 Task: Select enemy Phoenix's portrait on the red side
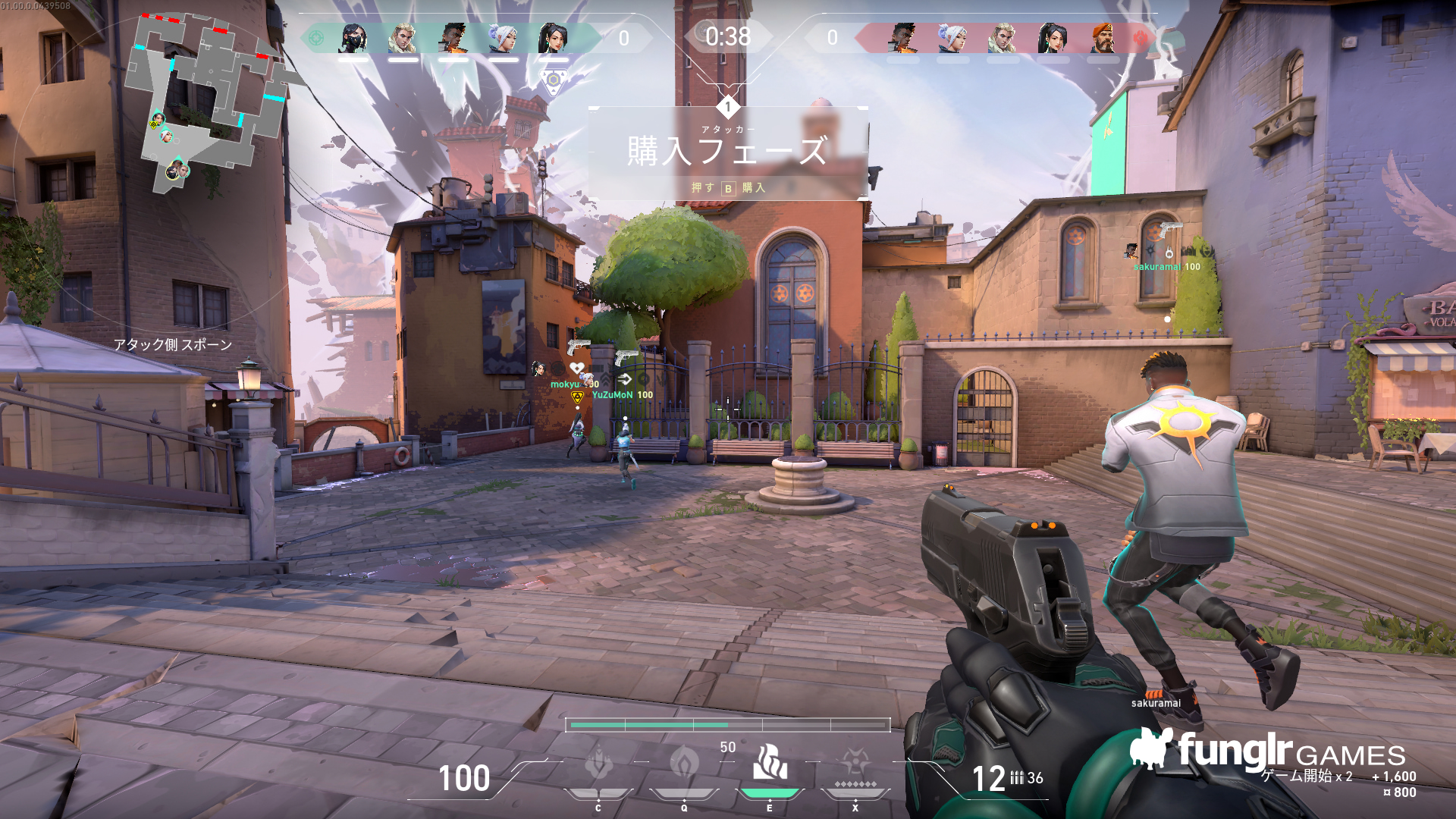(x=902, y=38)
